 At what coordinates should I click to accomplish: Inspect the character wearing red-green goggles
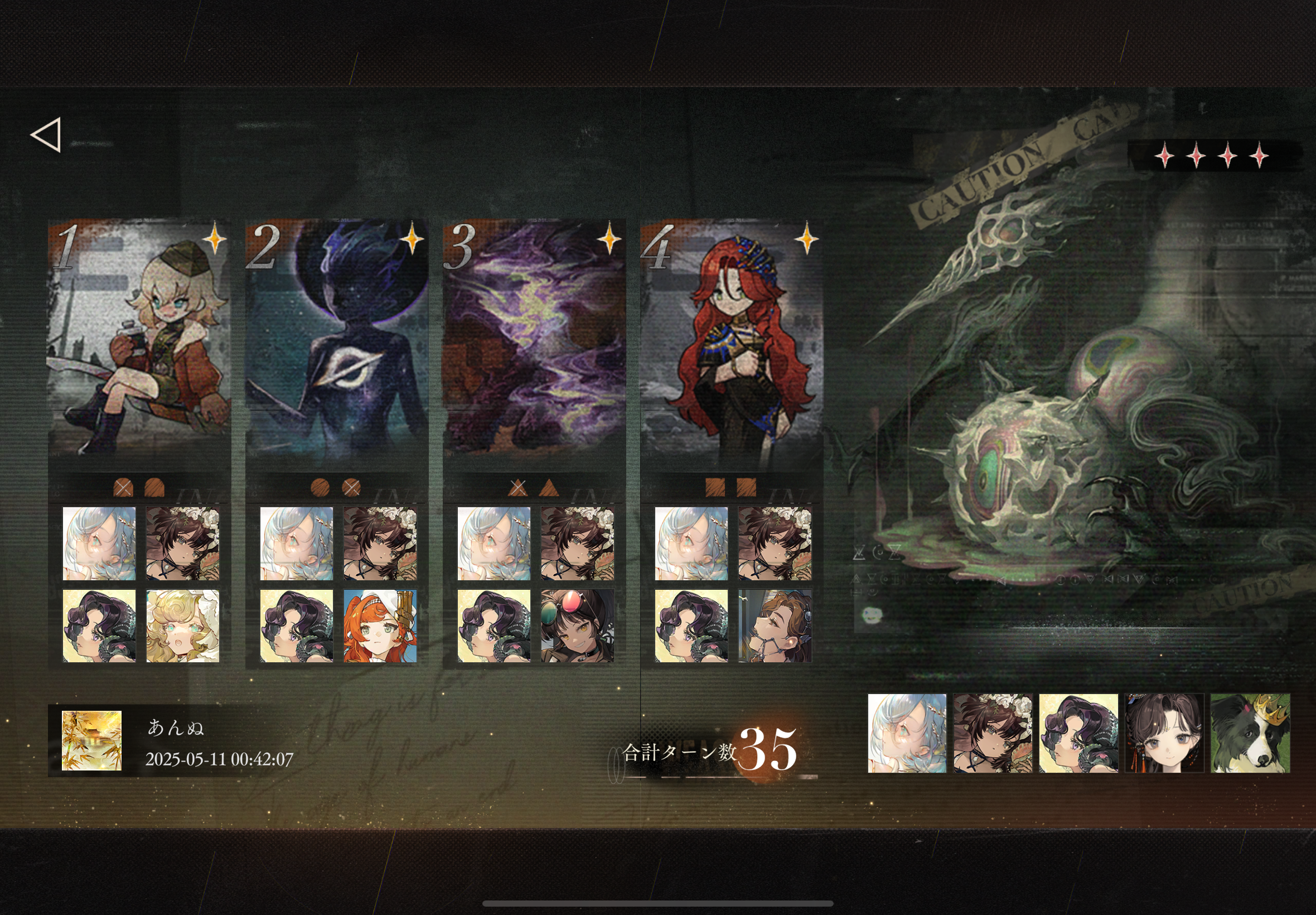tap(578, 625)
